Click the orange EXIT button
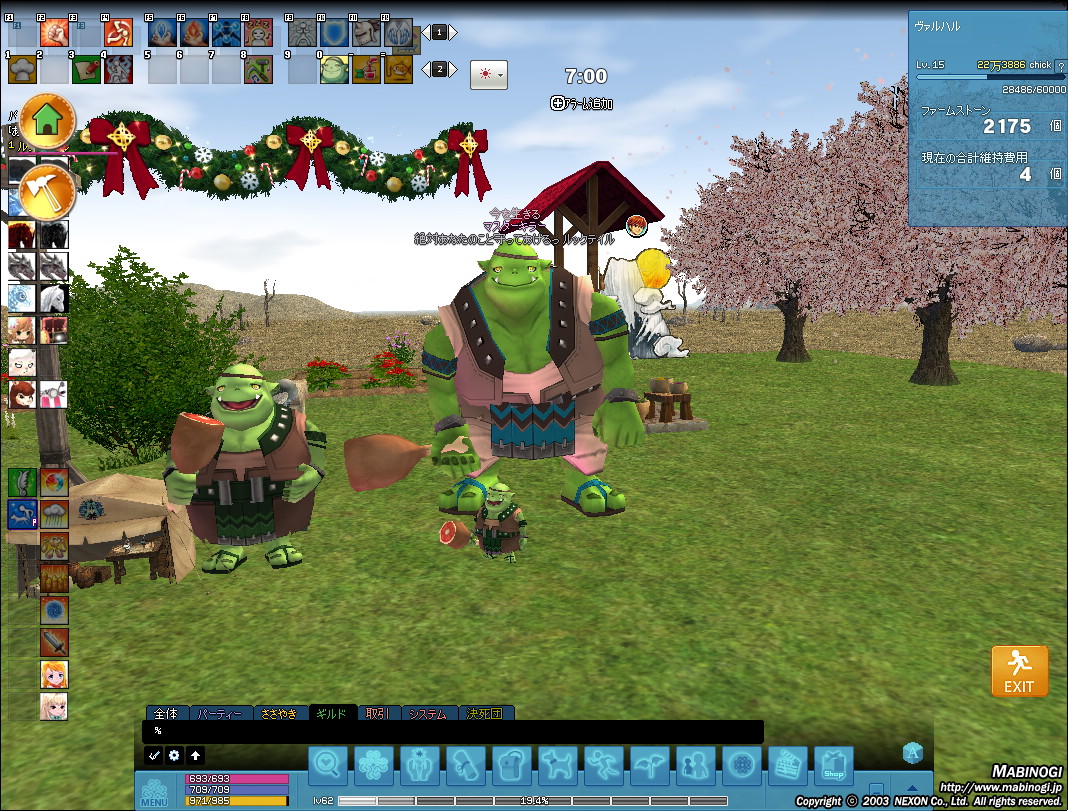This screenshot has width=1068, height=811. 1019,671
